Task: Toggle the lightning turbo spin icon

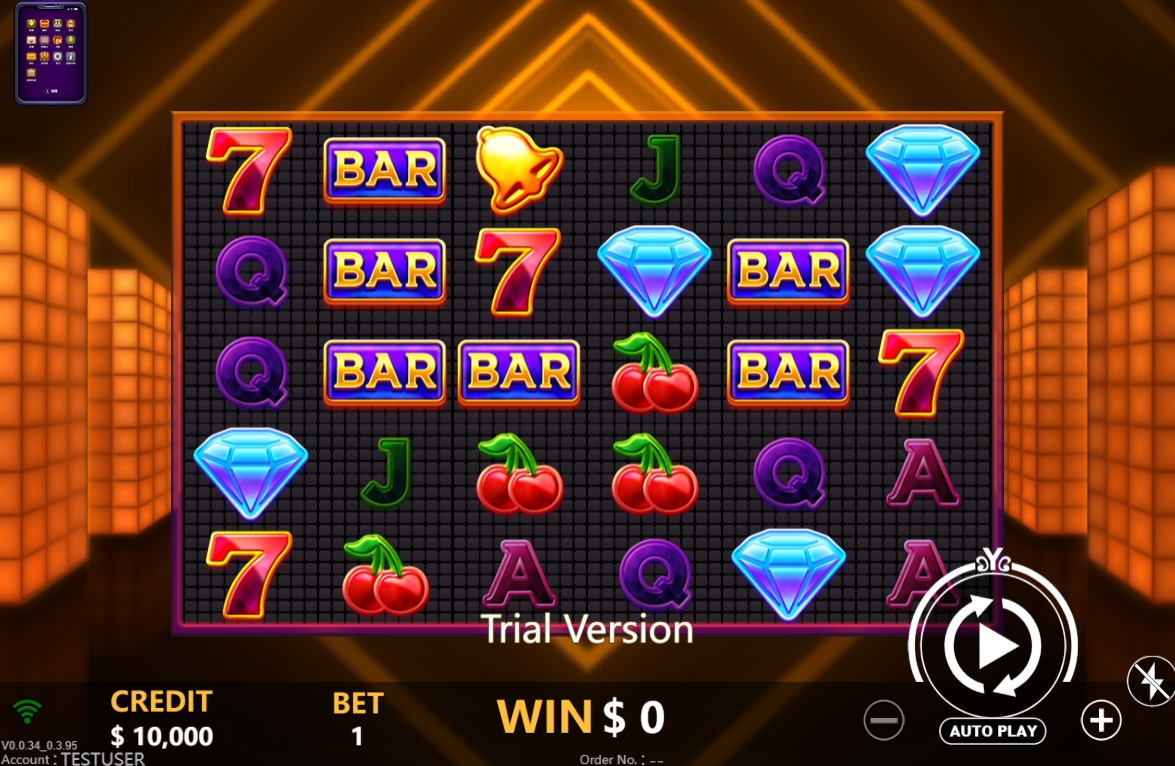Action: click(1149, 682)
